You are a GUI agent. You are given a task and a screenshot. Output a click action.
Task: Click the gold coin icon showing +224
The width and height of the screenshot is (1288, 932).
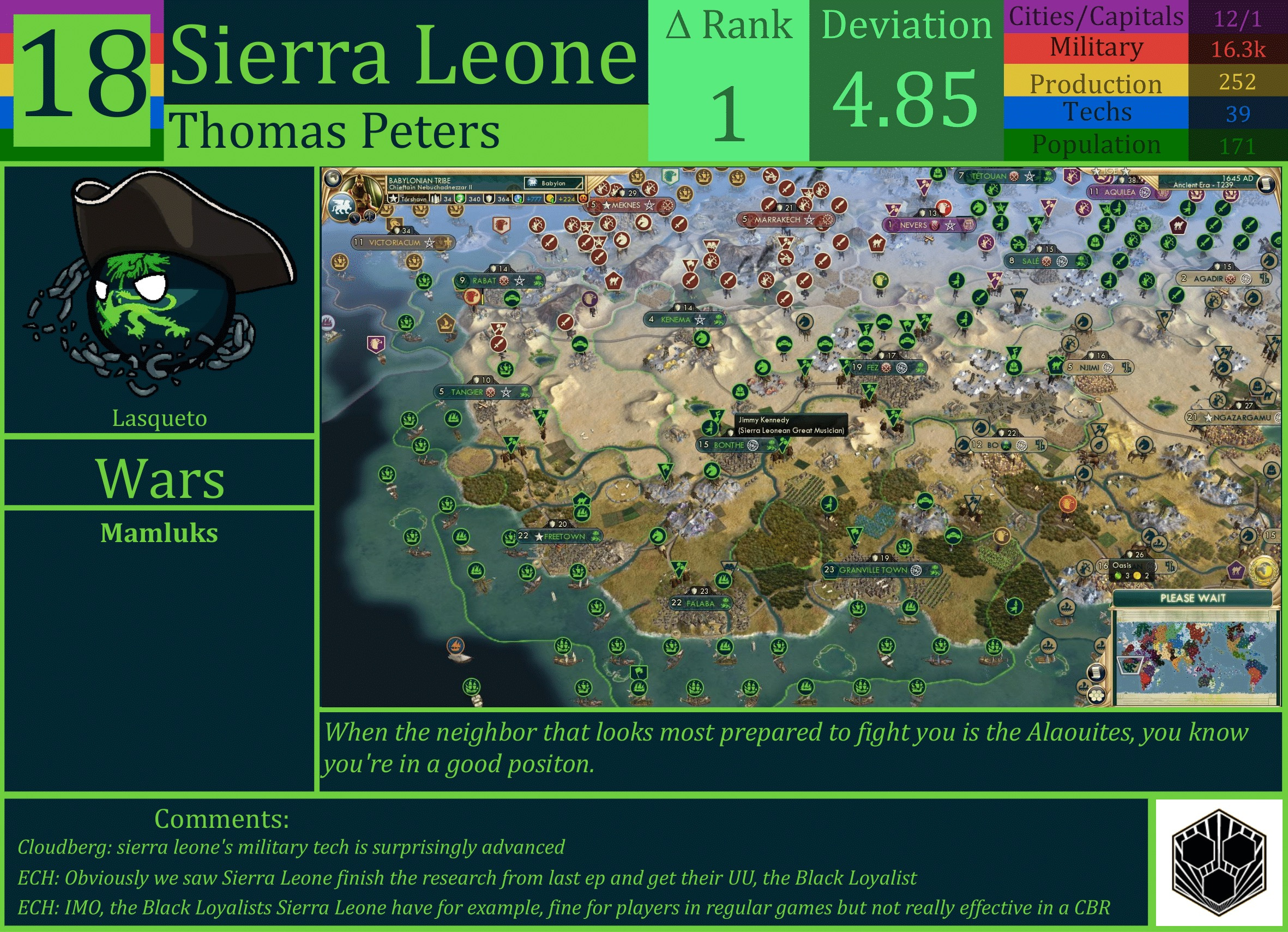pos(549,200)
